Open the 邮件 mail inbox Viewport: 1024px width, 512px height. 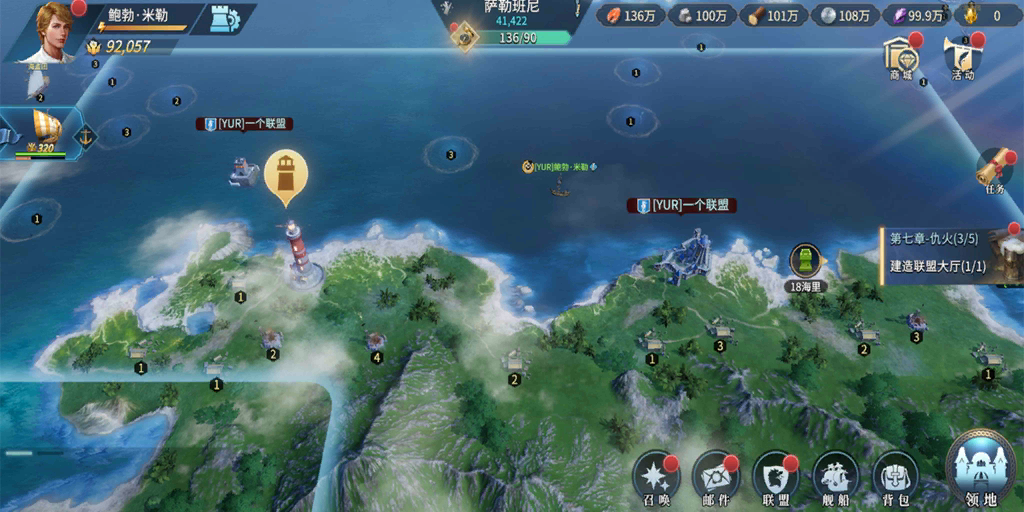(x=716, y=478)
